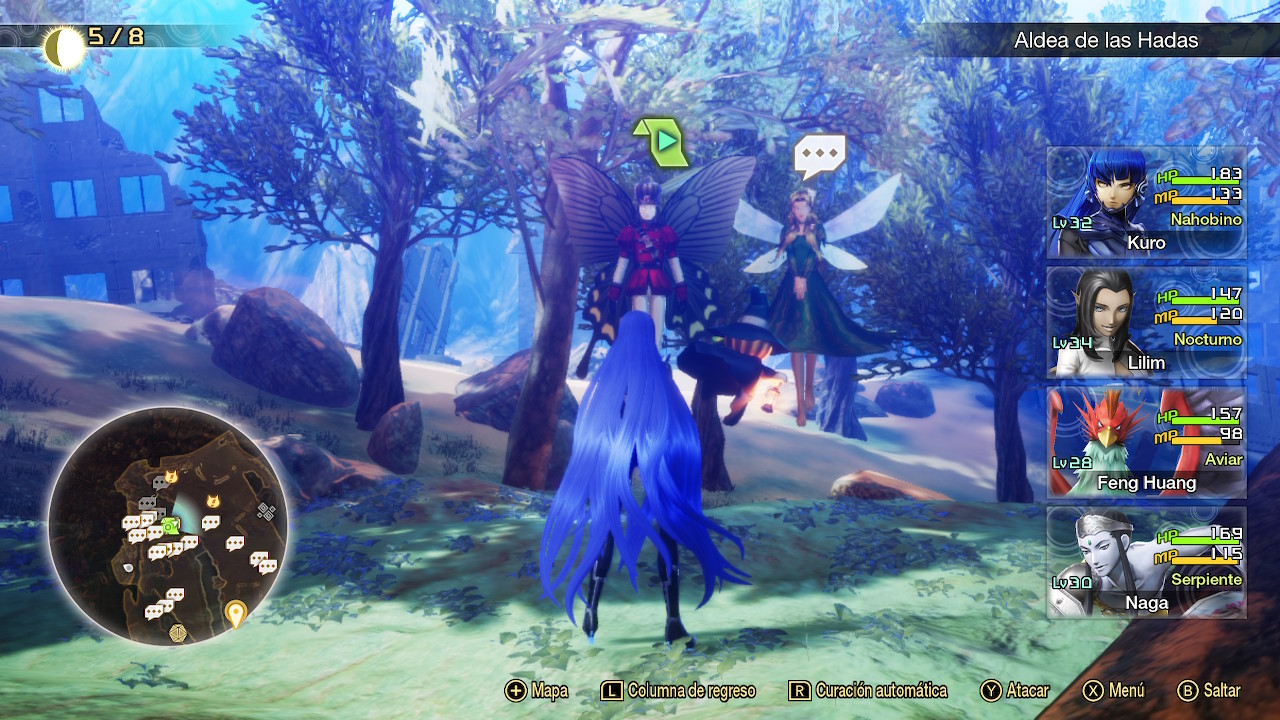Choose the Feng Huang party panel
The width and height of the screenshot is (1280, 720).
pos(1146,442)
